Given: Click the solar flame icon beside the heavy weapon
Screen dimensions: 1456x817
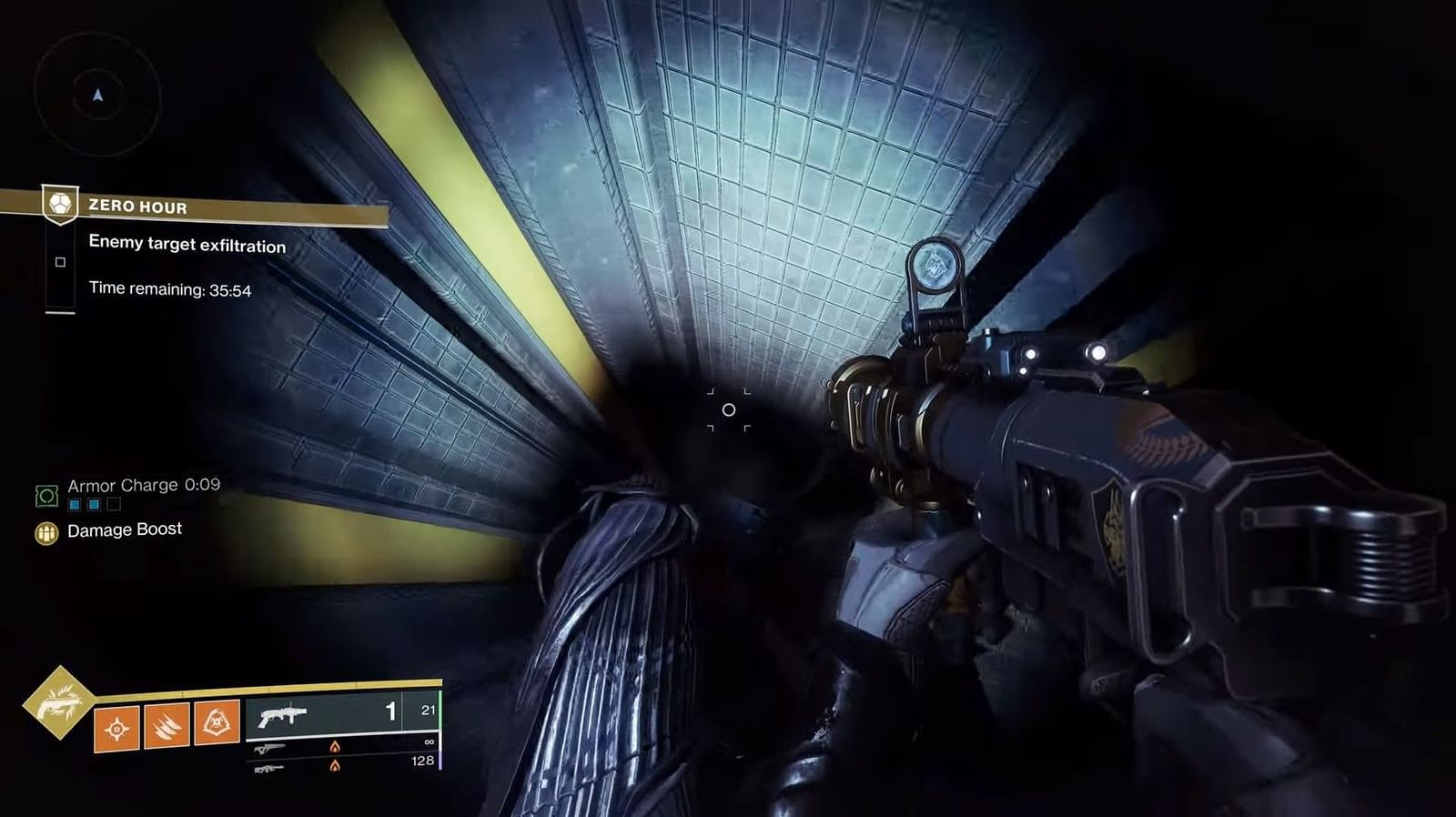Looking at the screenshot, I should pyautogui.click(x=336, y=765).
